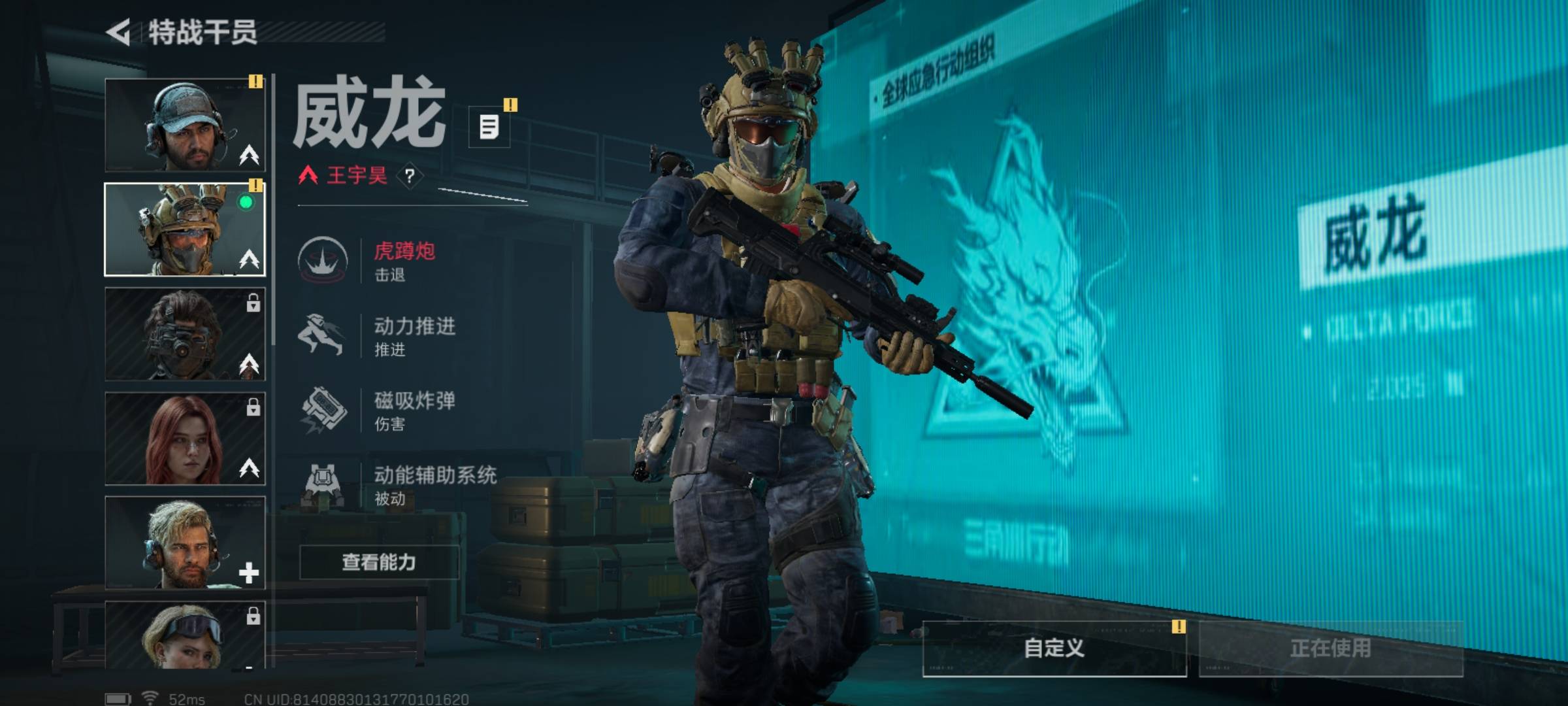
Task: View the 虎蹲炮 knockback ability
Action: pos(392,261)
